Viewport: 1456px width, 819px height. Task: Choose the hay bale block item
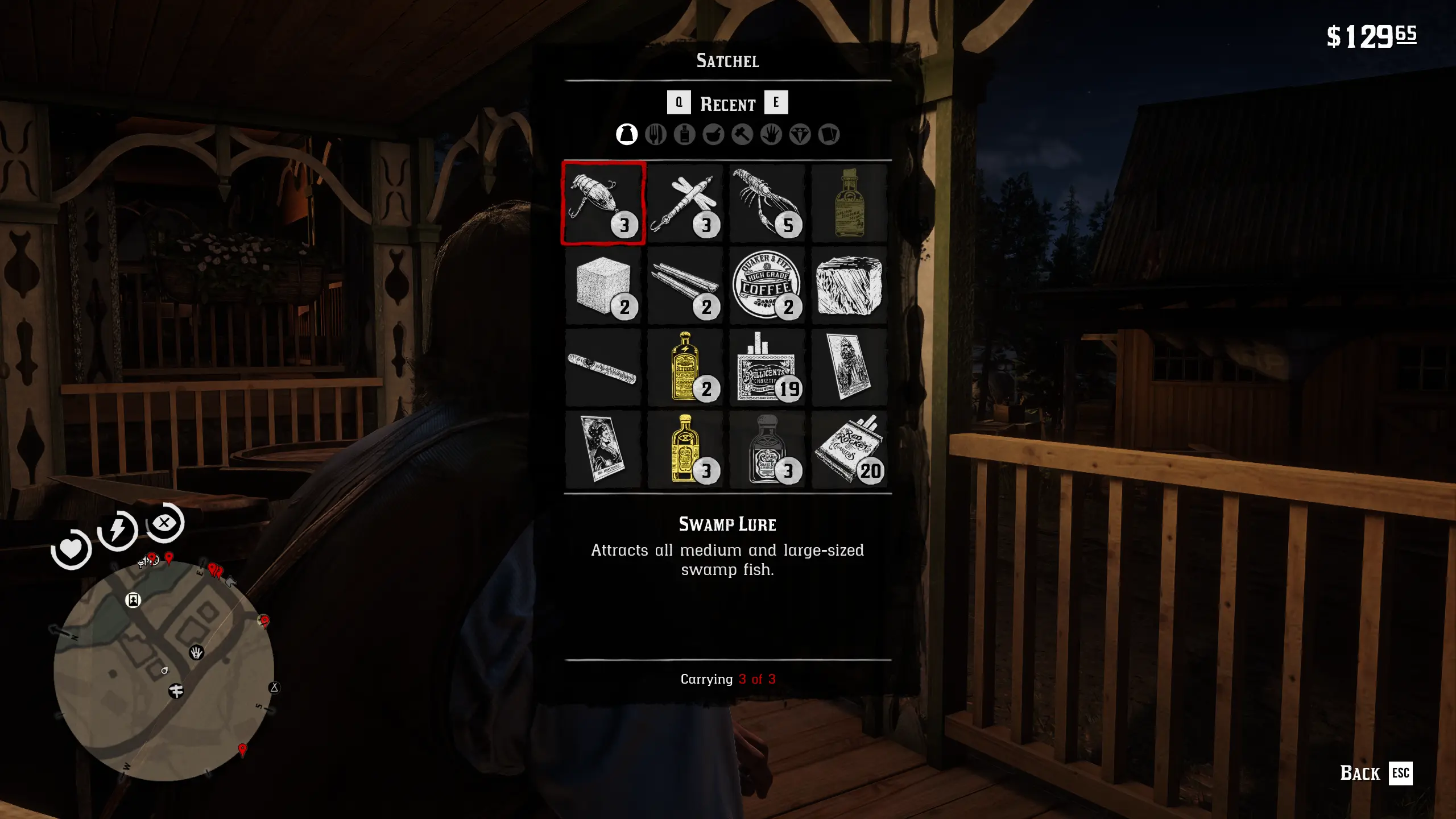[x=849, y=286]
